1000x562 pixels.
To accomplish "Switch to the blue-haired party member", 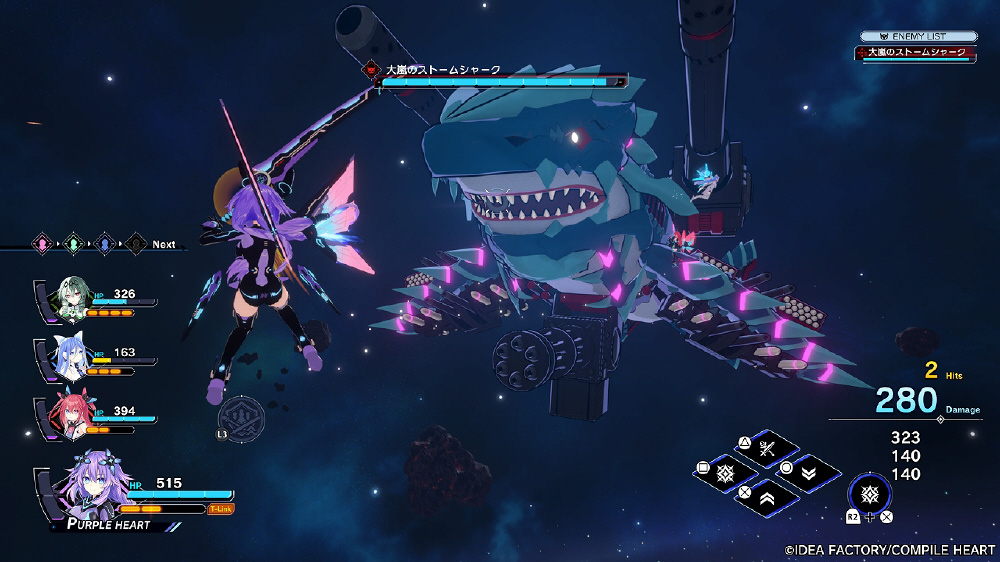I will point(70,357).
